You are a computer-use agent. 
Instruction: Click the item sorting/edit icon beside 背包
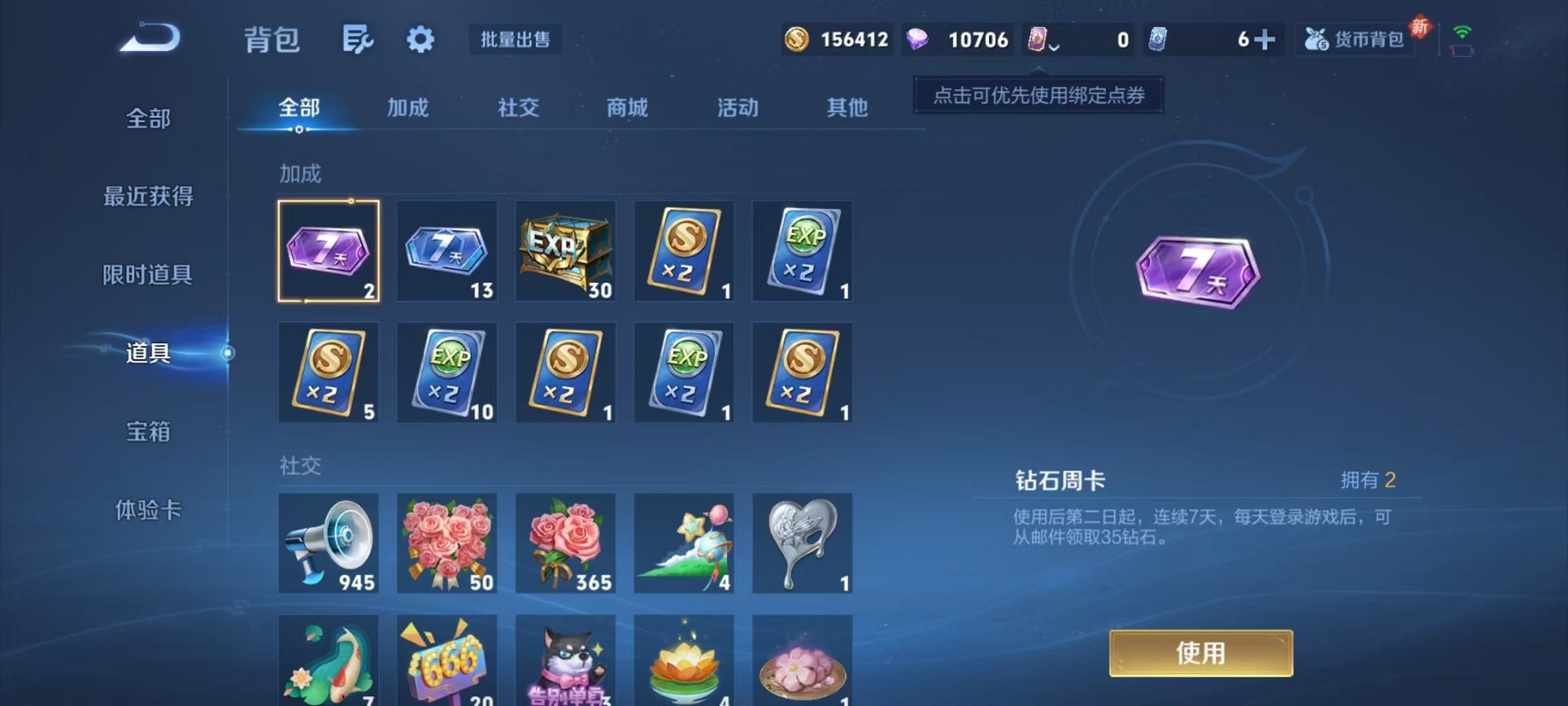[358, 38]
